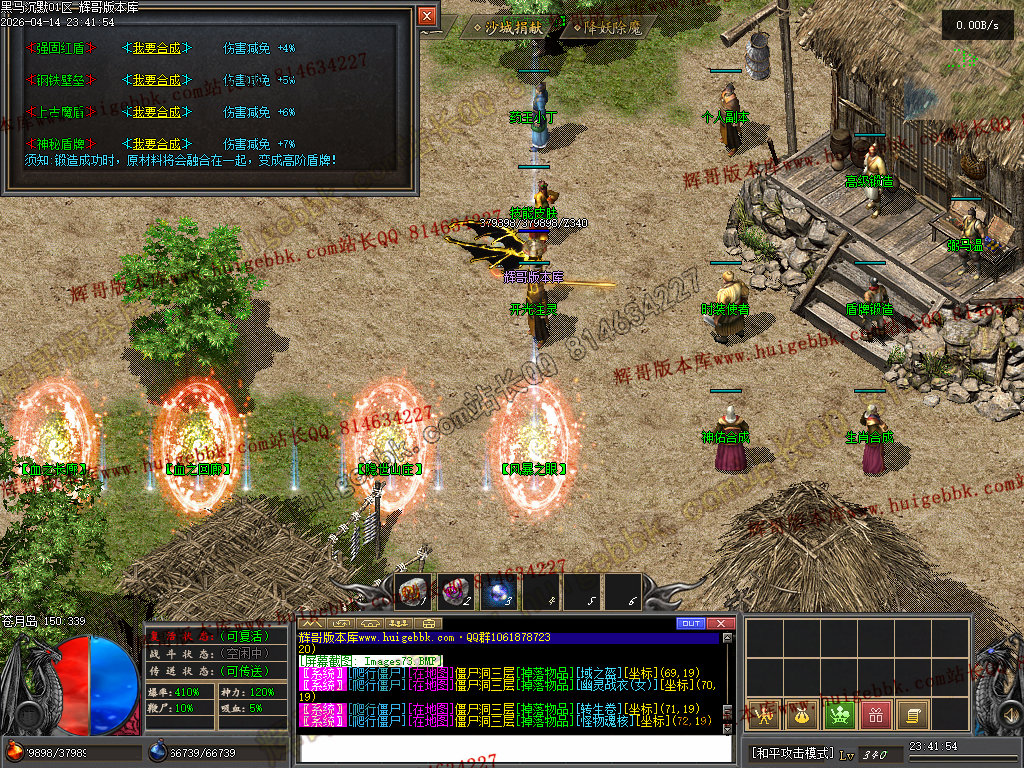Click the OUT button on chat window

(690, 624)
